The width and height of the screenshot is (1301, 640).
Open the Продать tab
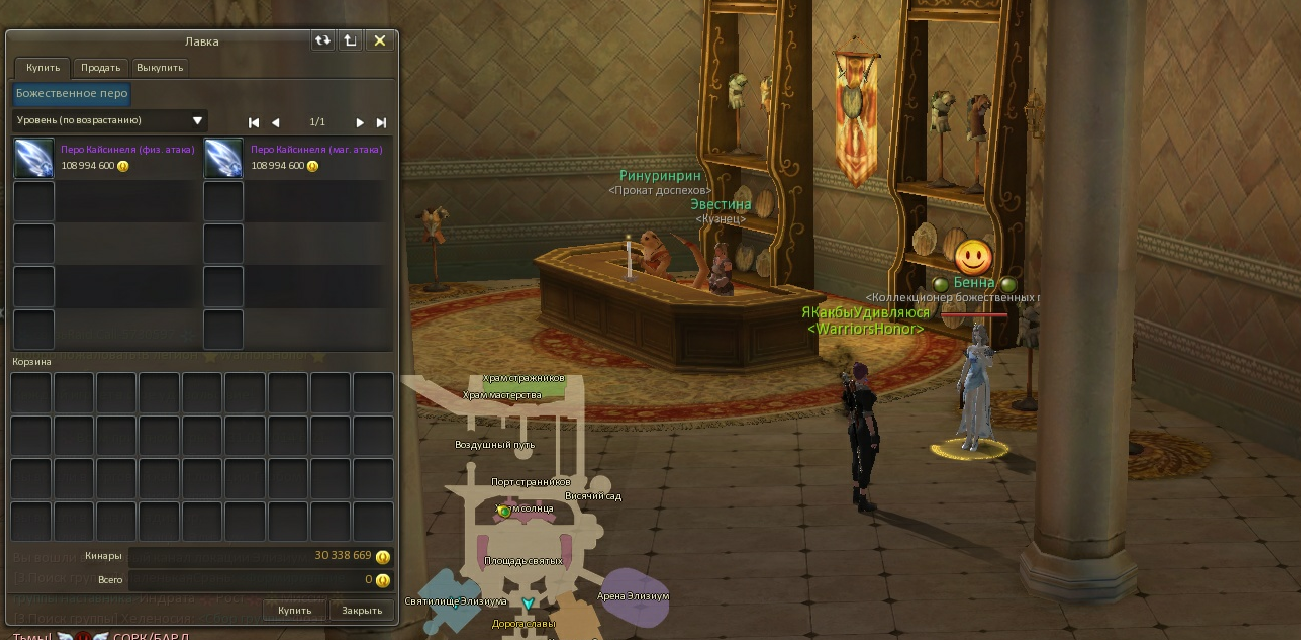coord(101,68)
